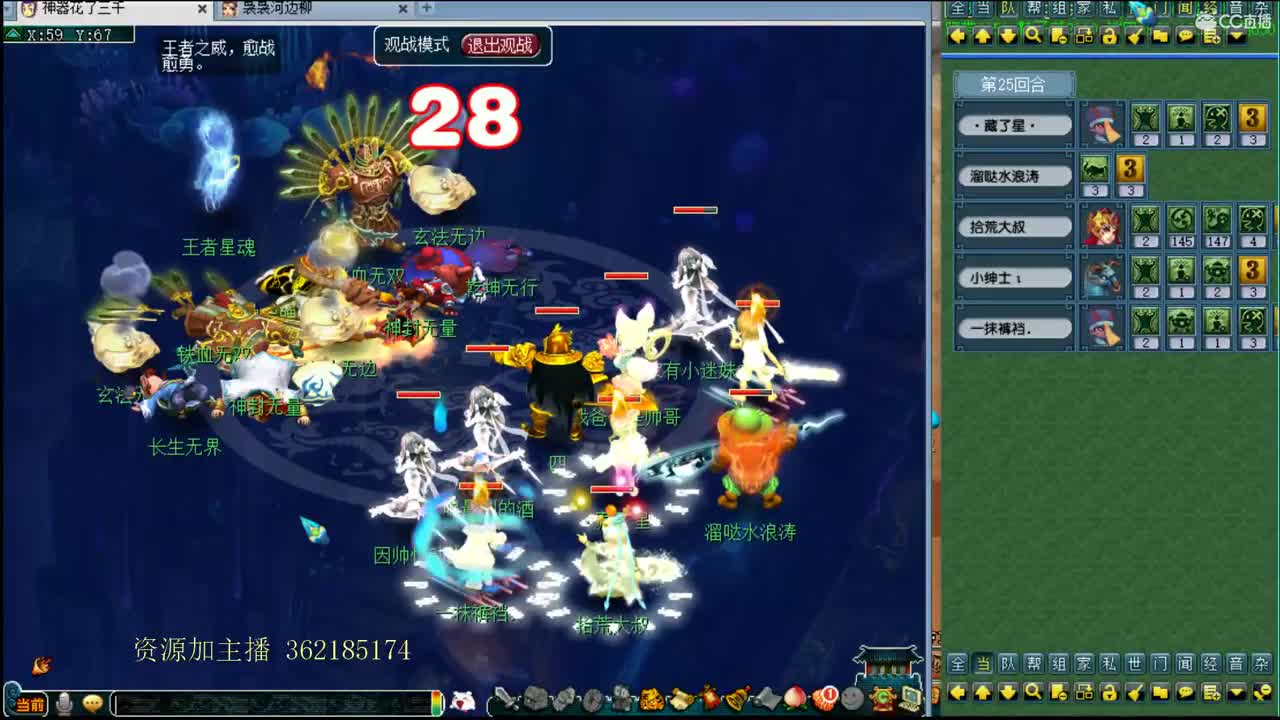Click the 拾荒大叔 name button in the battle panel

1014,225
